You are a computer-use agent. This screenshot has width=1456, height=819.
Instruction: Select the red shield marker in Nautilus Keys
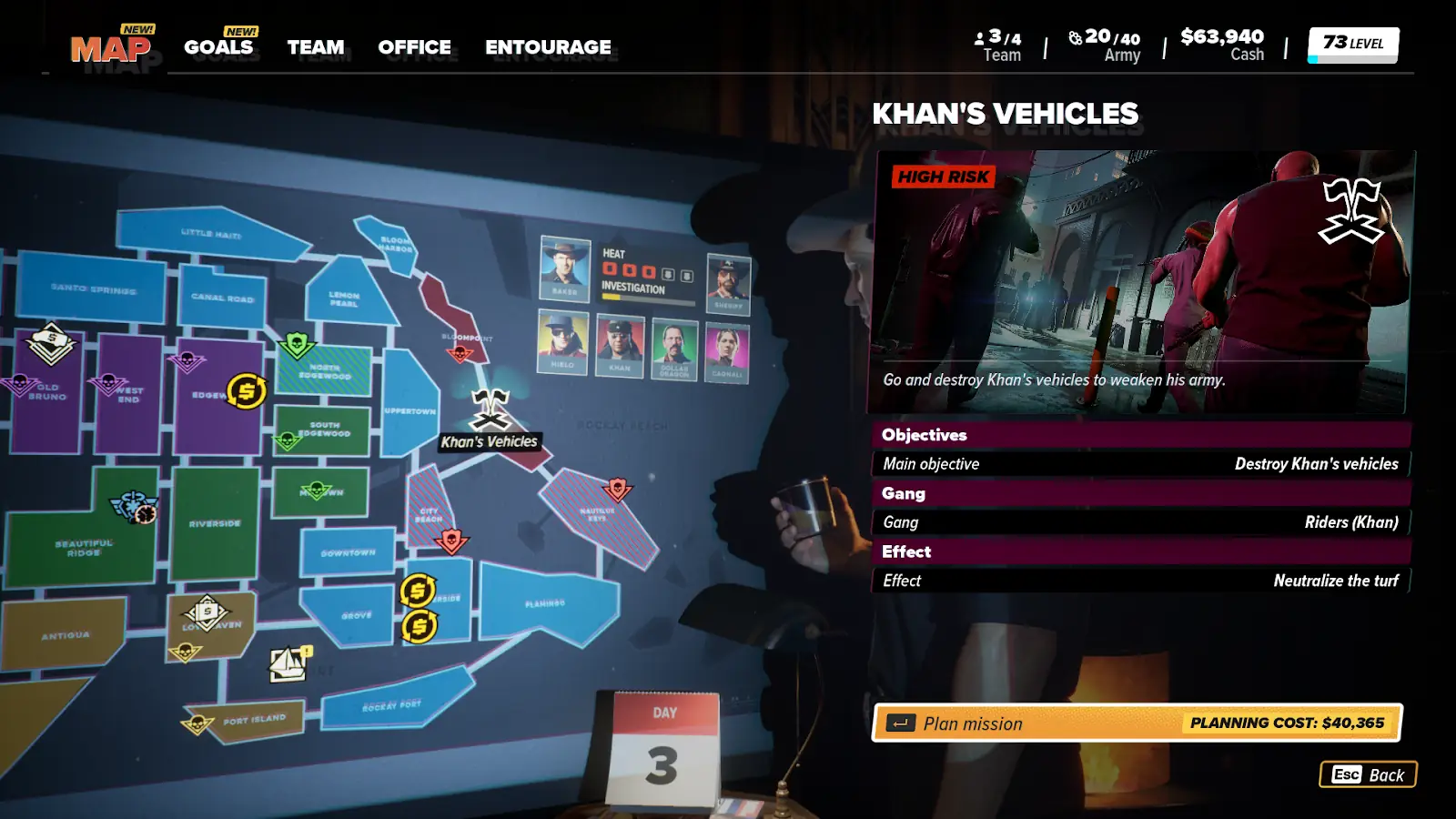pos(618,489)
